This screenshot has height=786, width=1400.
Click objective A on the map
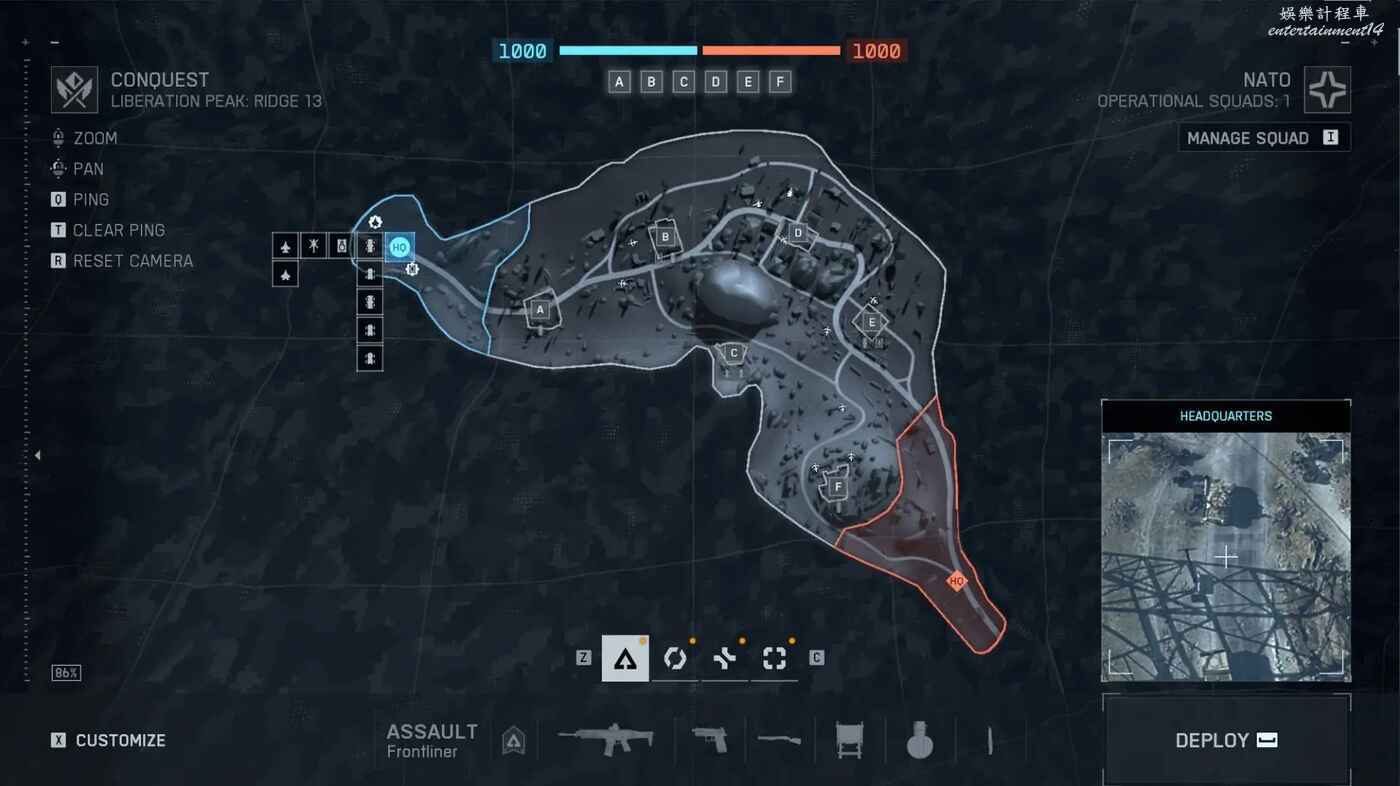540,310
